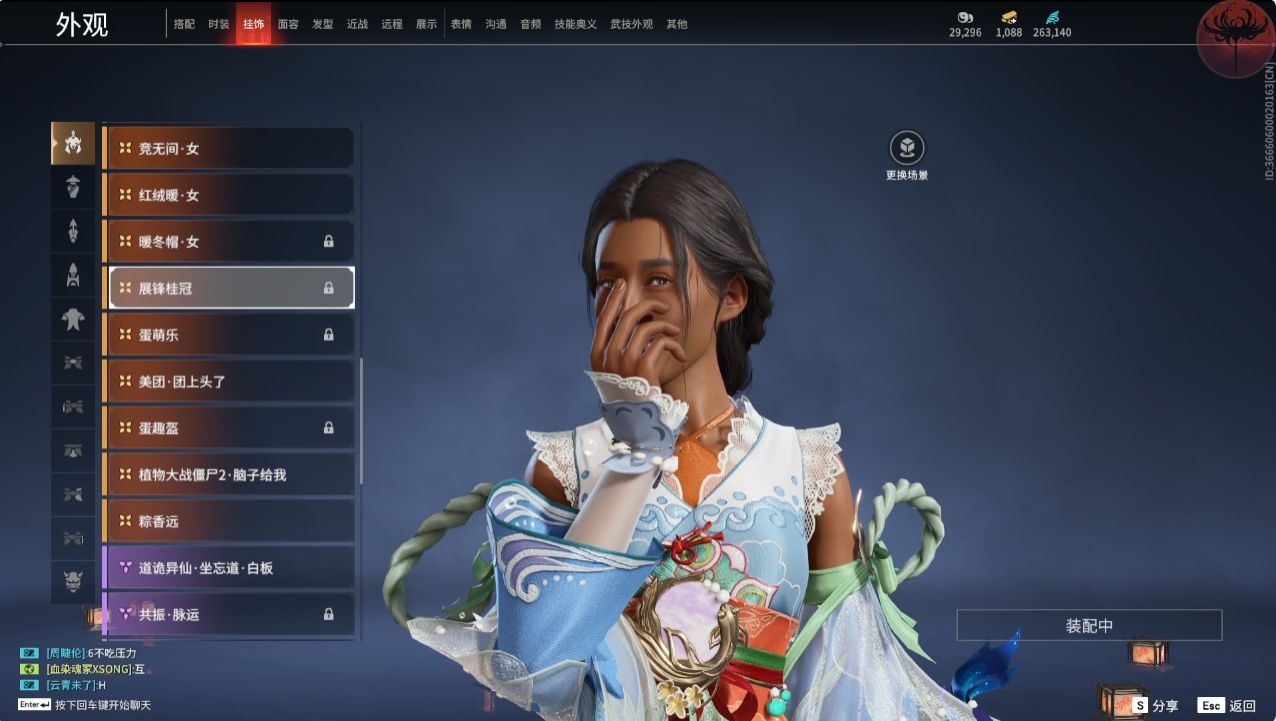Choose the 粽香远 accessory

click(229, 521)
